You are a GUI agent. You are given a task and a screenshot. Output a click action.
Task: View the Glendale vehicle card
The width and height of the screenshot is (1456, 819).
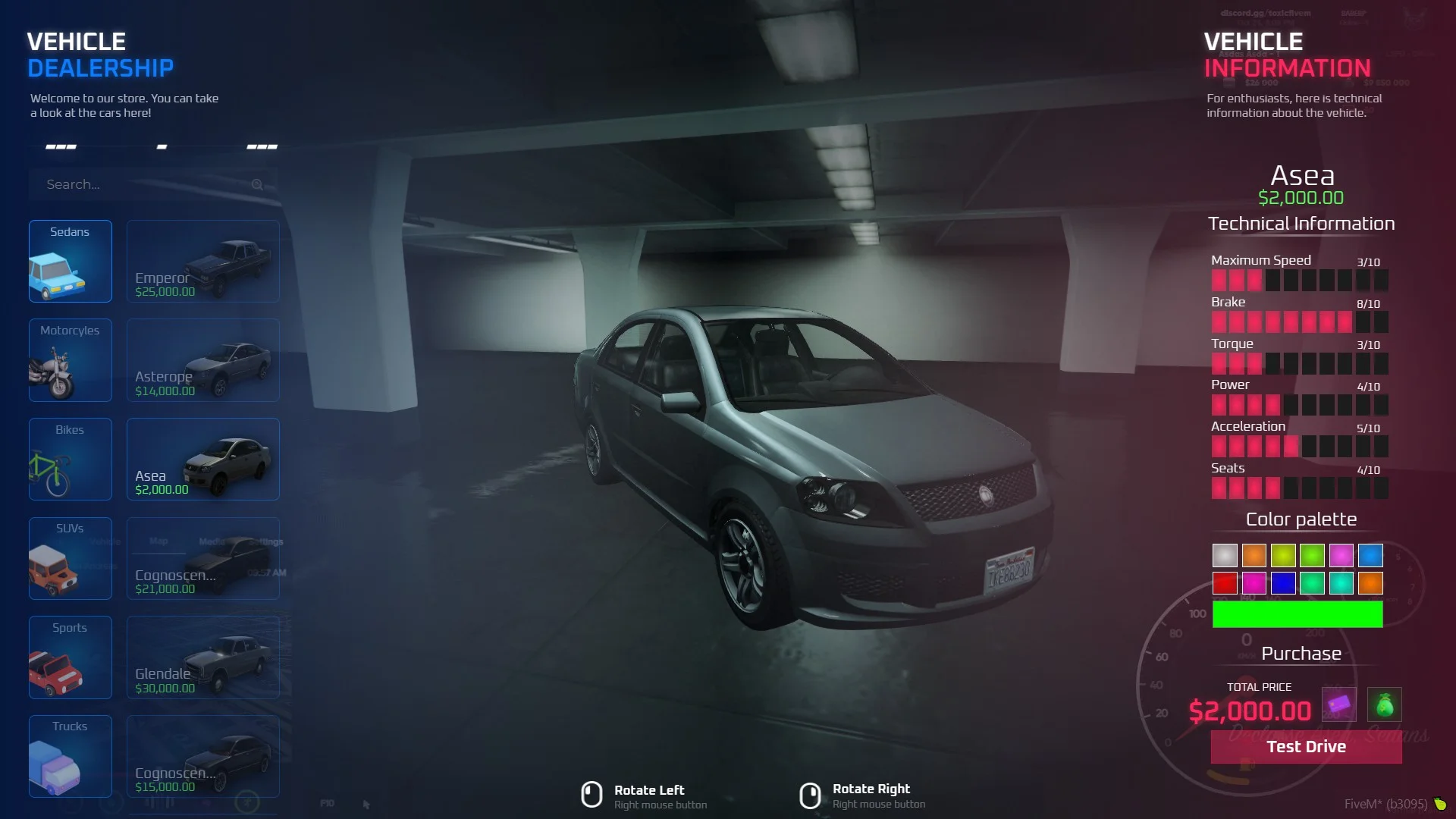pos(202,657)
